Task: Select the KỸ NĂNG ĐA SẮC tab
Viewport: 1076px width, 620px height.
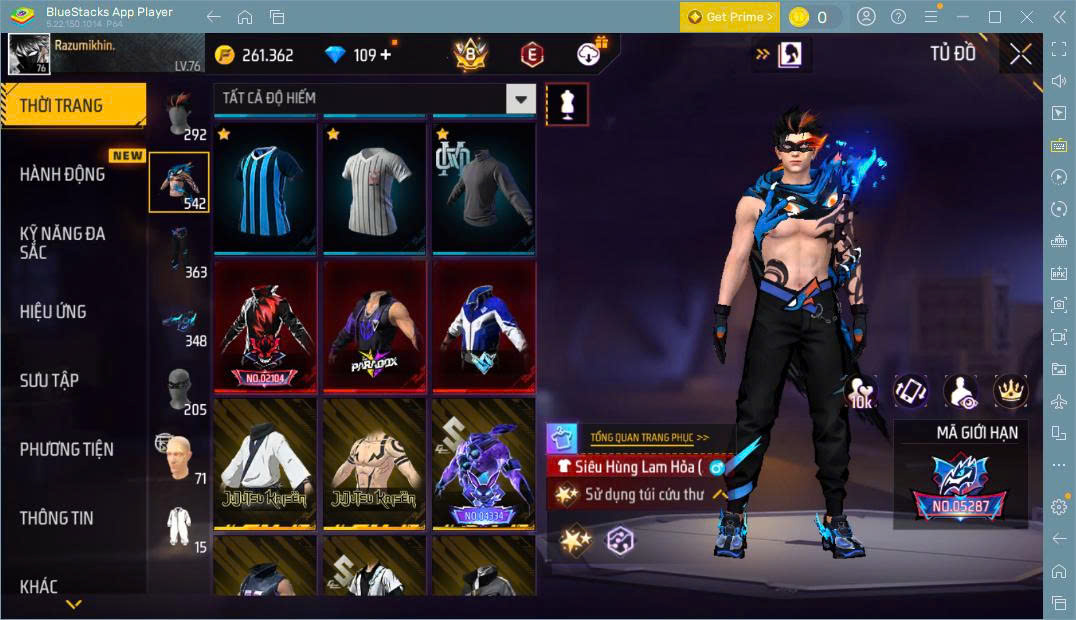Action: (x=62, y=242)
